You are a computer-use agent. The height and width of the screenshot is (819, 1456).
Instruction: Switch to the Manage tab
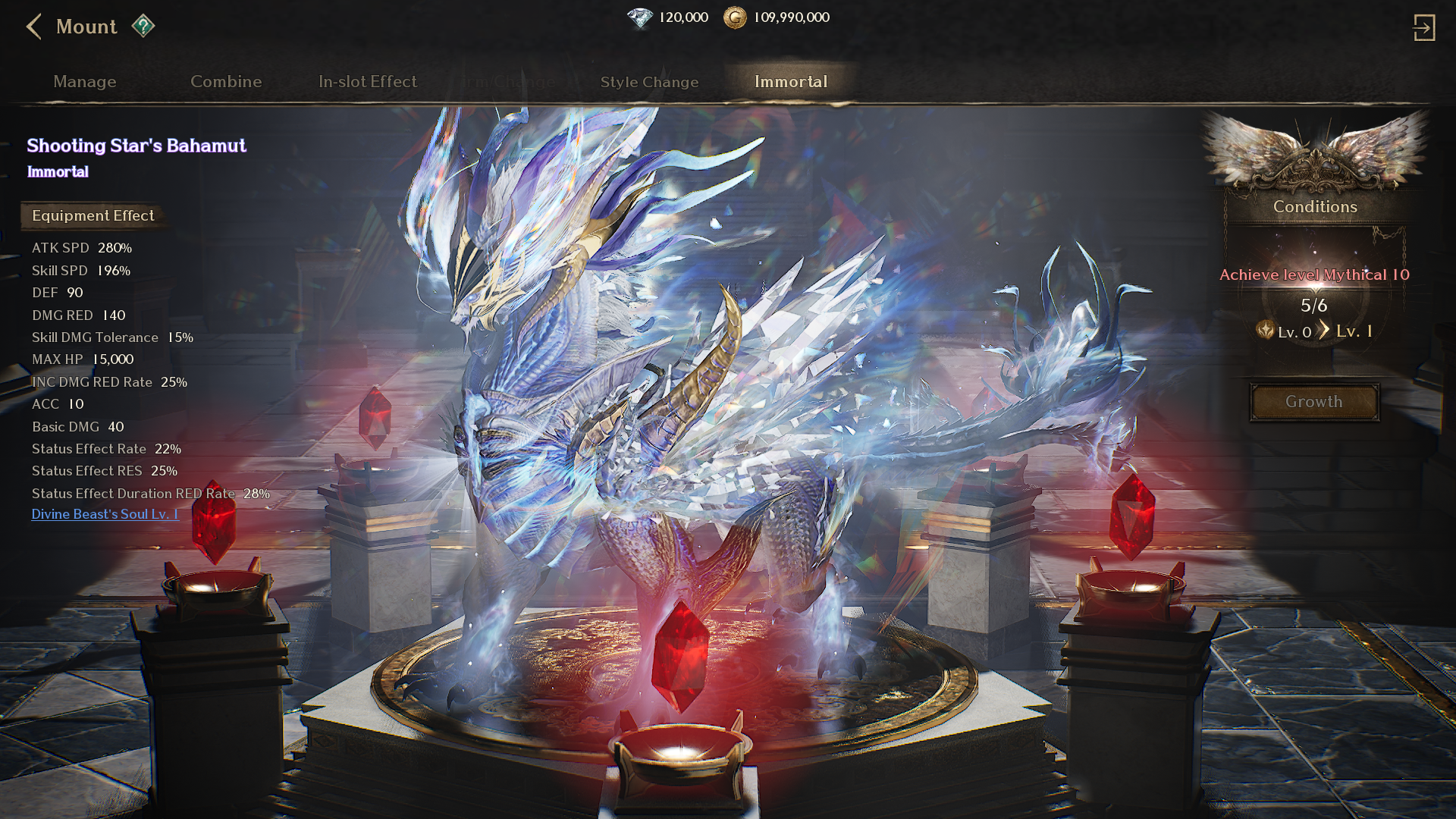point(85,82)
